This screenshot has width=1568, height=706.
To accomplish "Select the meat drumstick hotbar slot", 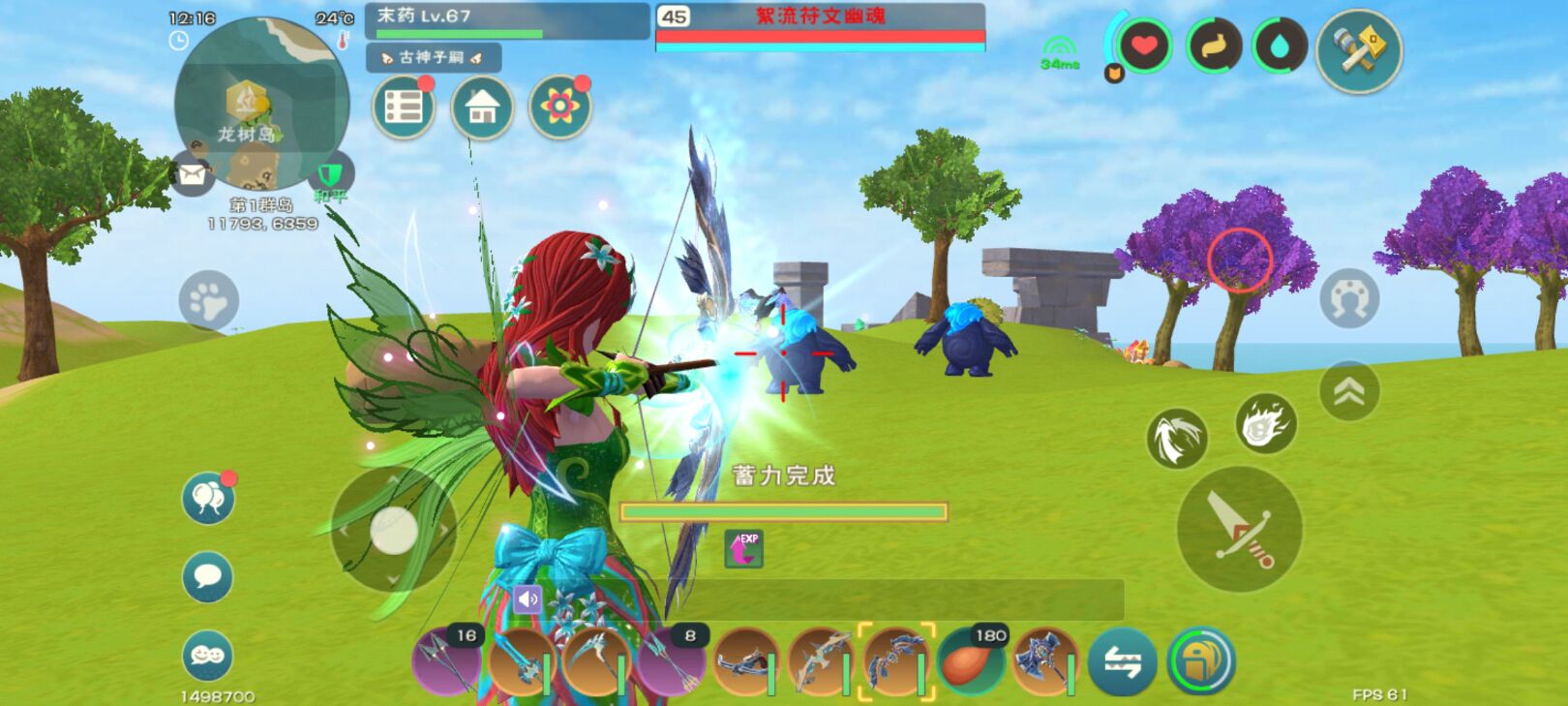I will point(972,662).
